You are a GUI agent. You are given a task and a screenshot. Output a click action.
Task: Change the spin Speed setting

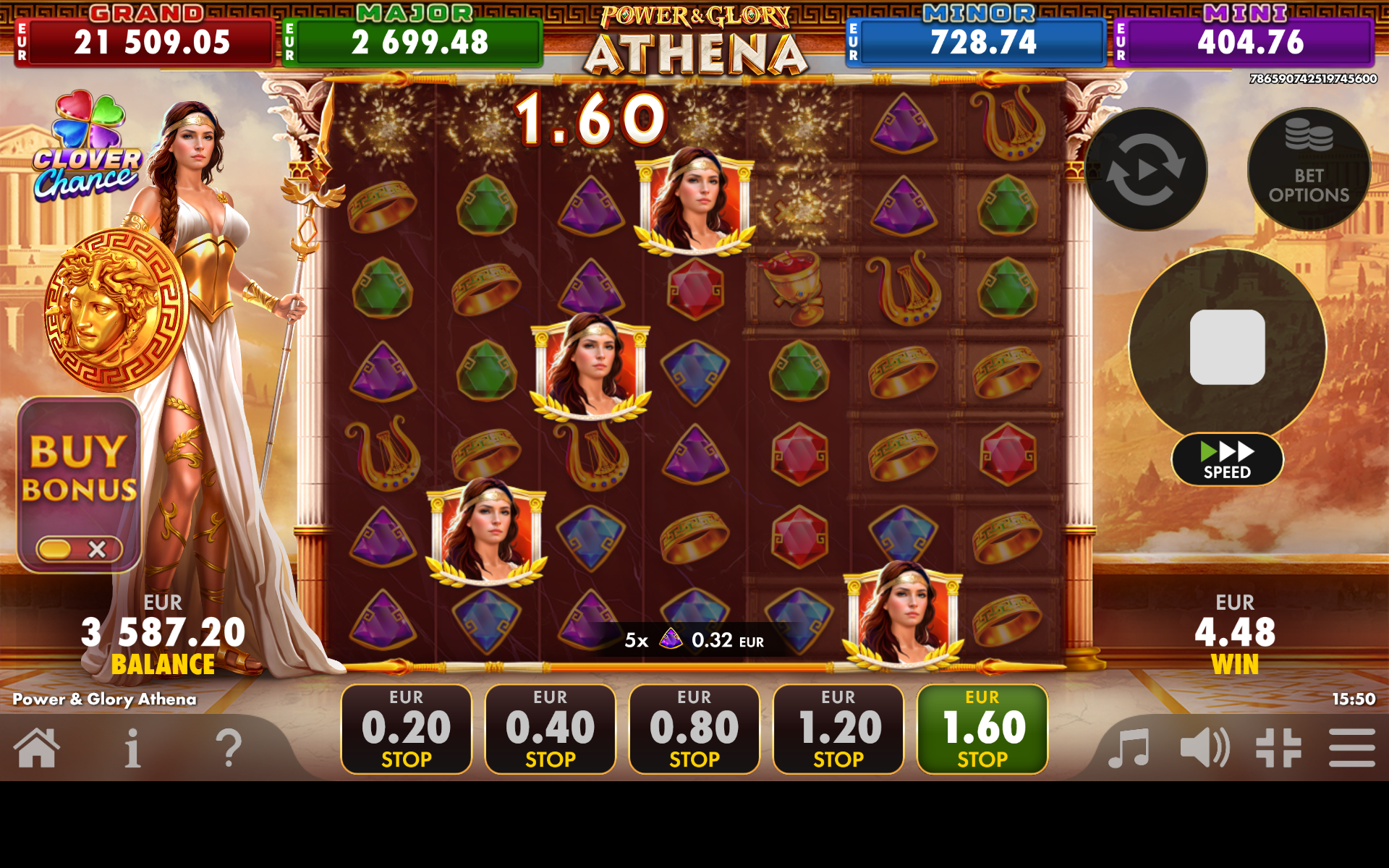[x=1227, y=459]
